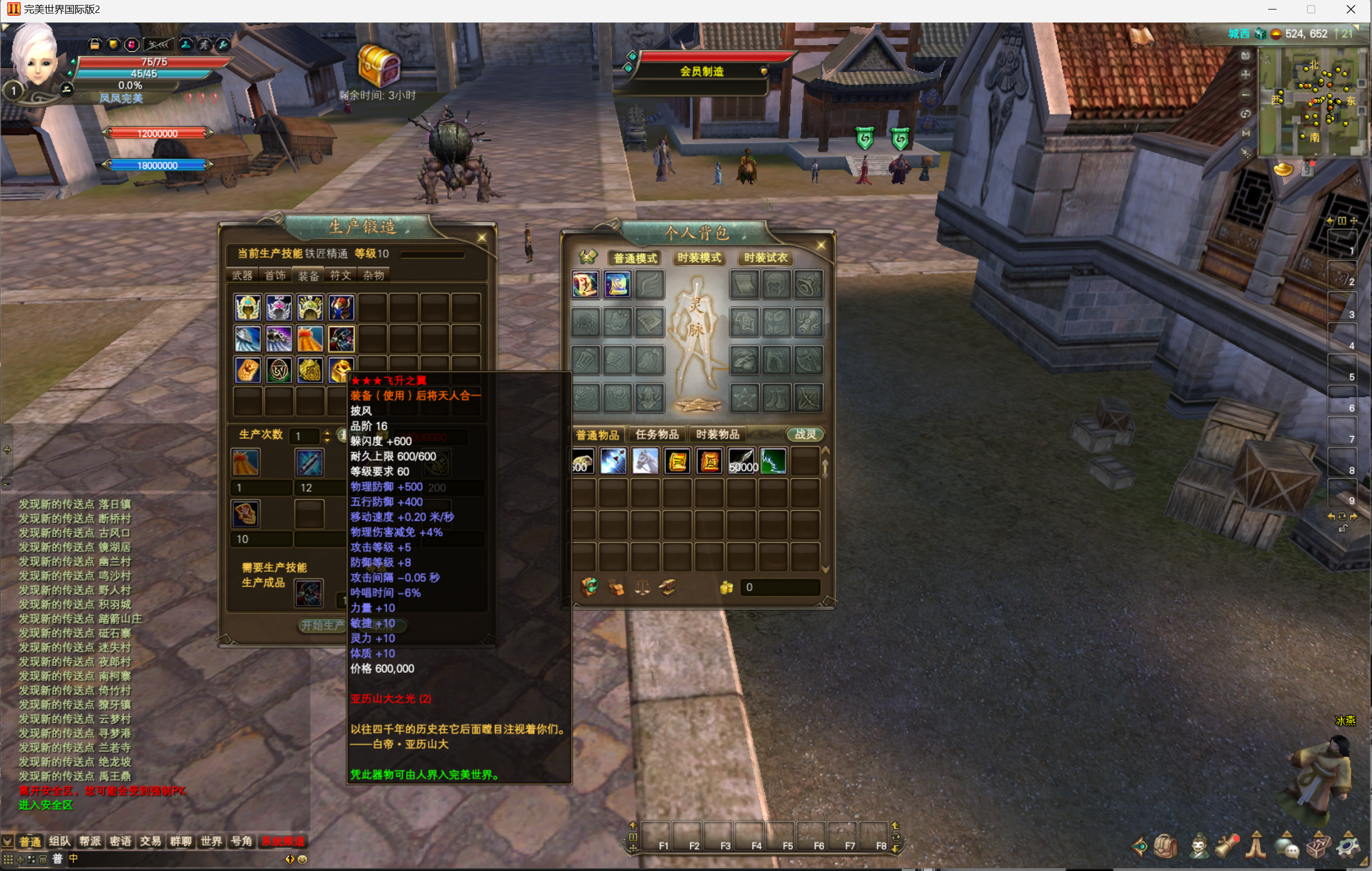Close the 个人背包 inventory window

820,245
